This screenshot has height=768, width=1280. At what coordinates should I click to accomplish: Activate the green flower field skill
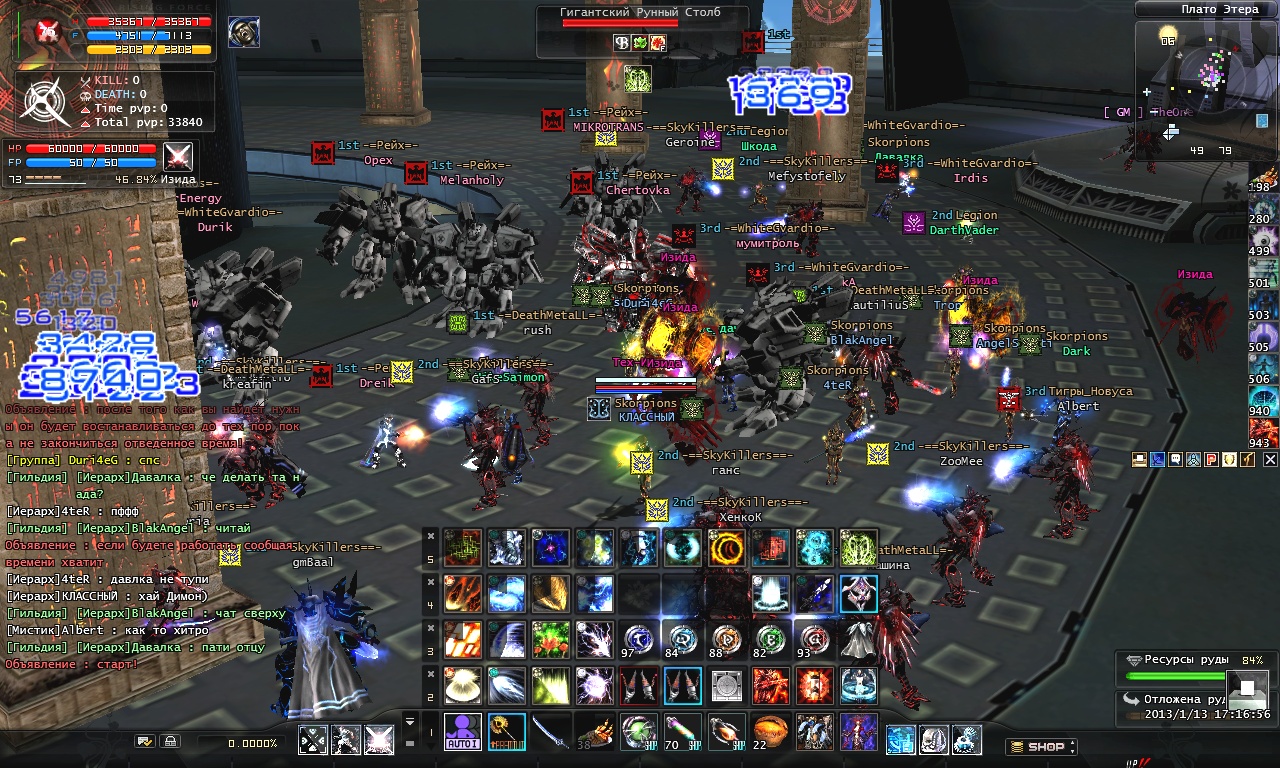551,640
